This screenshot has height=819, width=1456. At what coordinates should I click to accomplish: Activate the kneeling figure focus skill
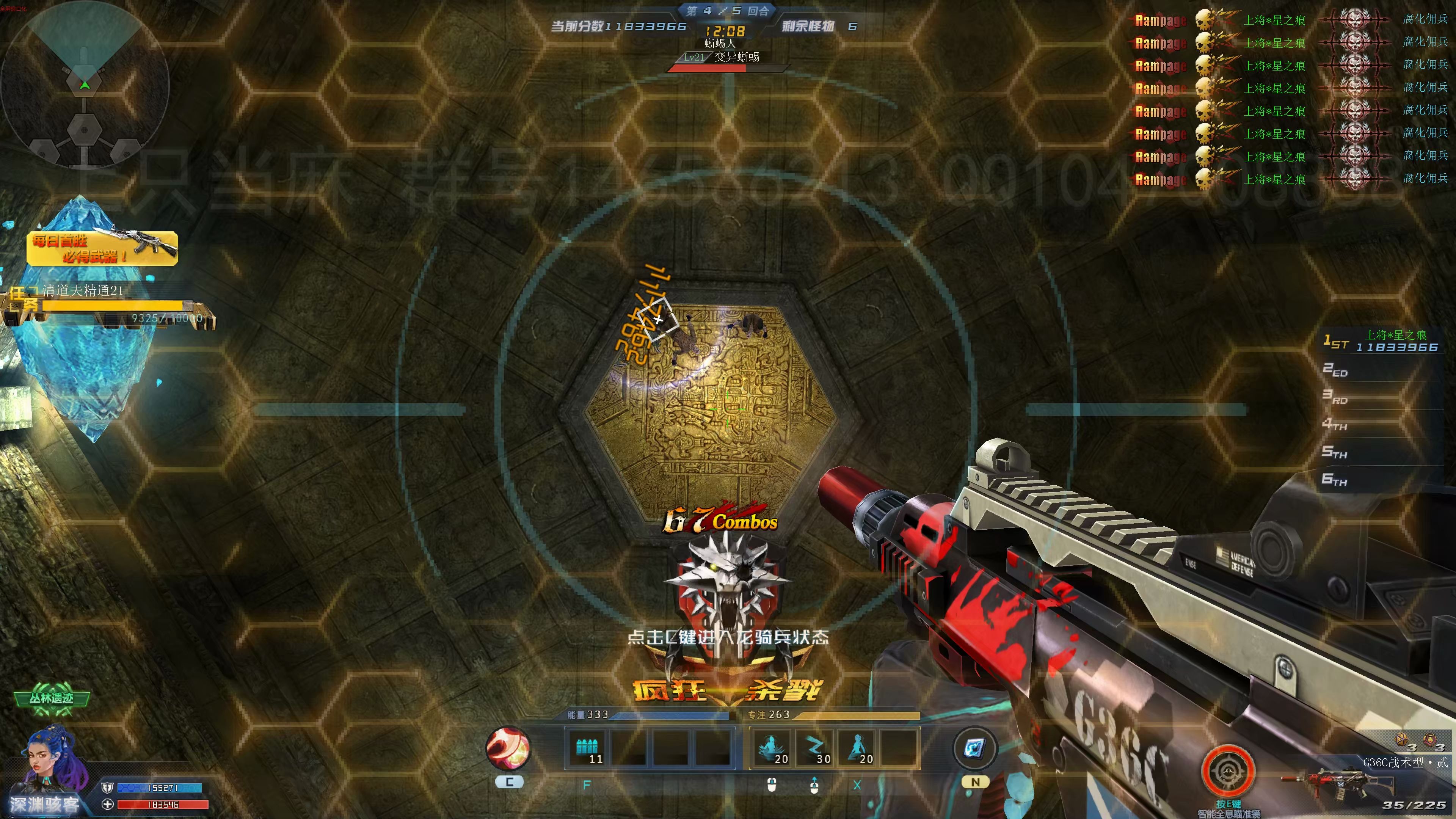click(857, 748)
